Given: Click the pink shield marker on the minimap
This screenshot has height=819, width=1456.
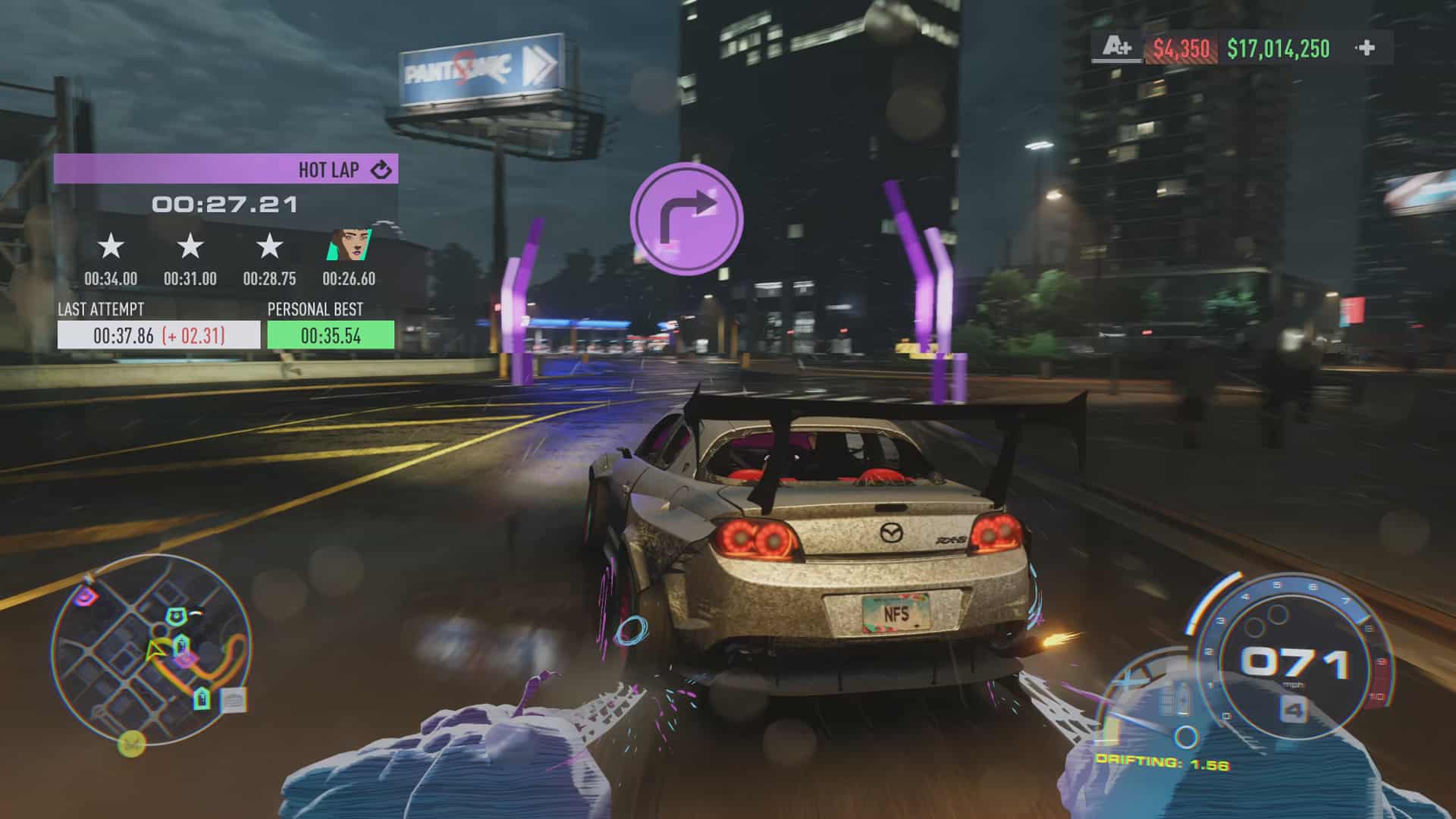Looking at the screenshot, I should [83, 597].
